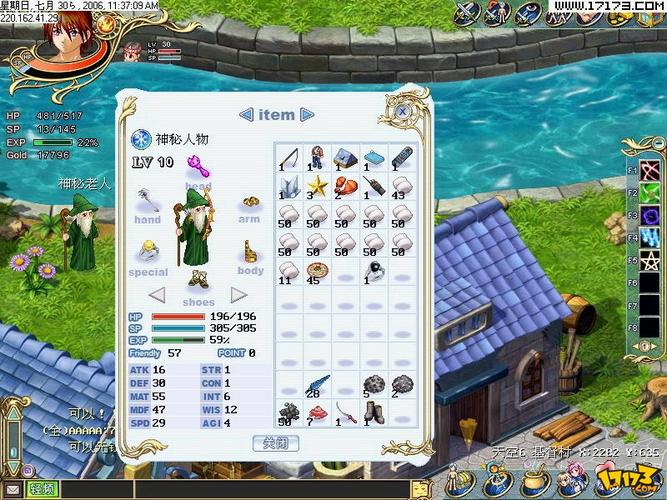Select the shoes equipment slot
Viewport: 667px width, 500px height.
tap(198, 279)
